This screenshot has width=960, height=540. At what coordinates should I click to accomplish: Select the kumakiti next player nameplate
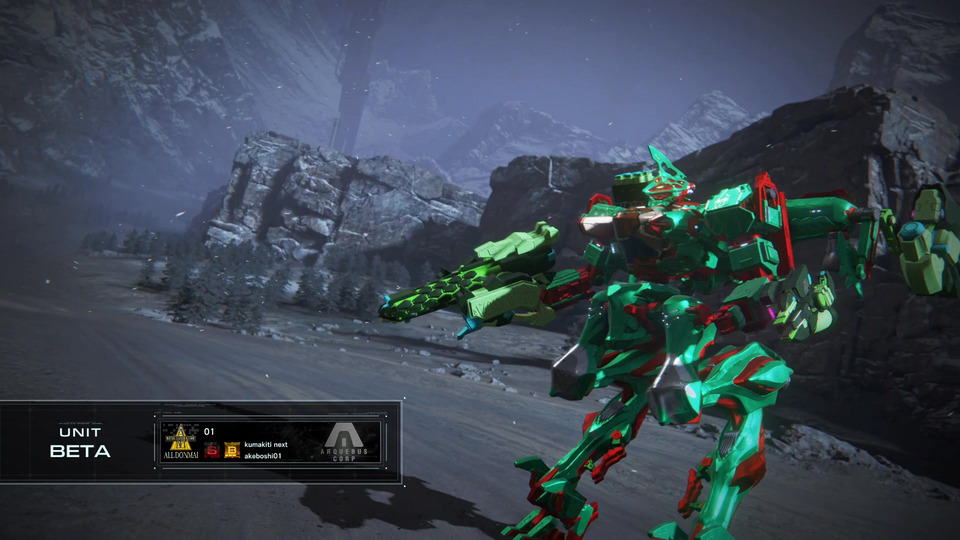point(266,444)
